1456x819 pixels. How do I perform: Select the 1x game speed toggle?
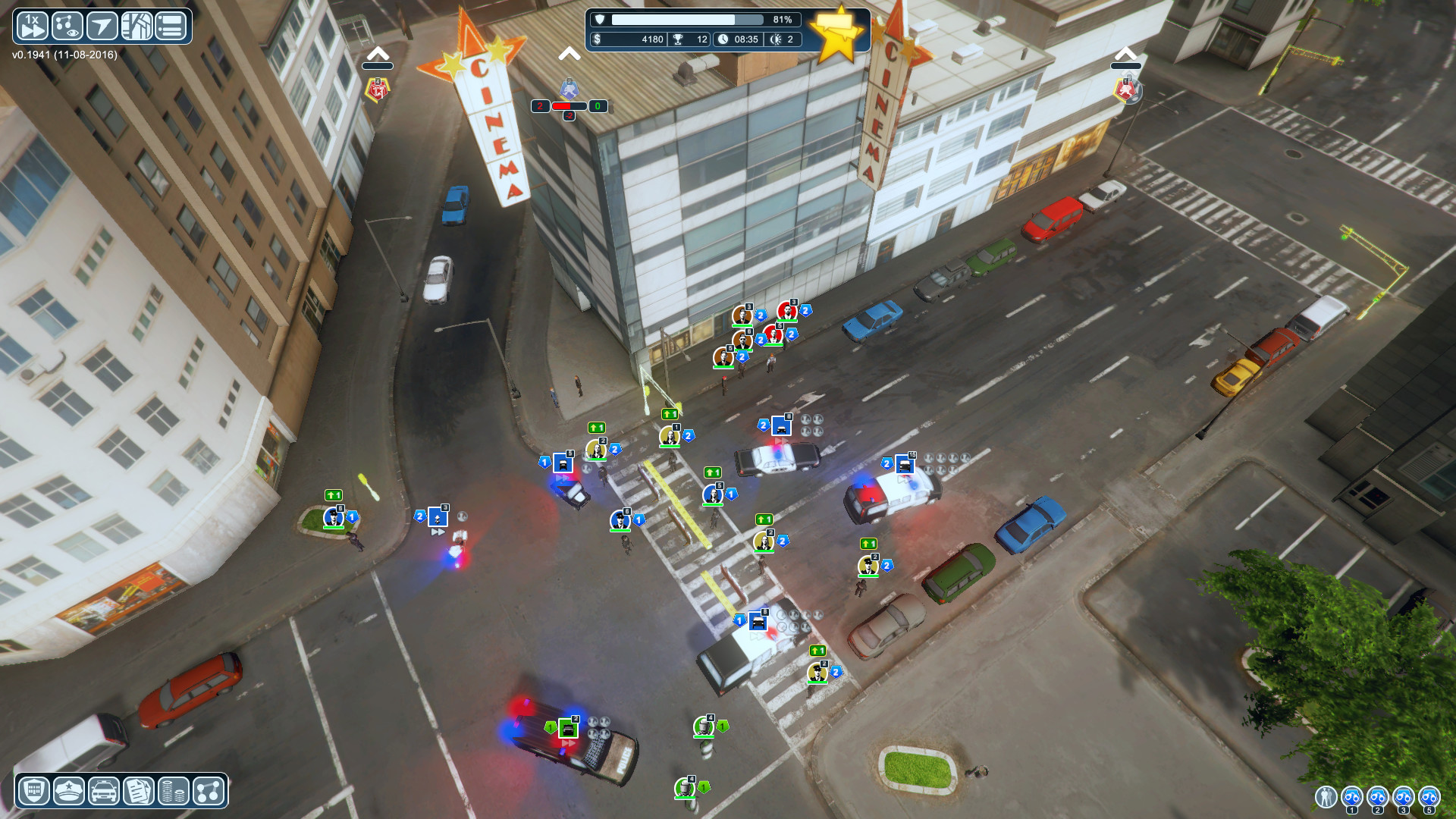[x=32, y=25]
